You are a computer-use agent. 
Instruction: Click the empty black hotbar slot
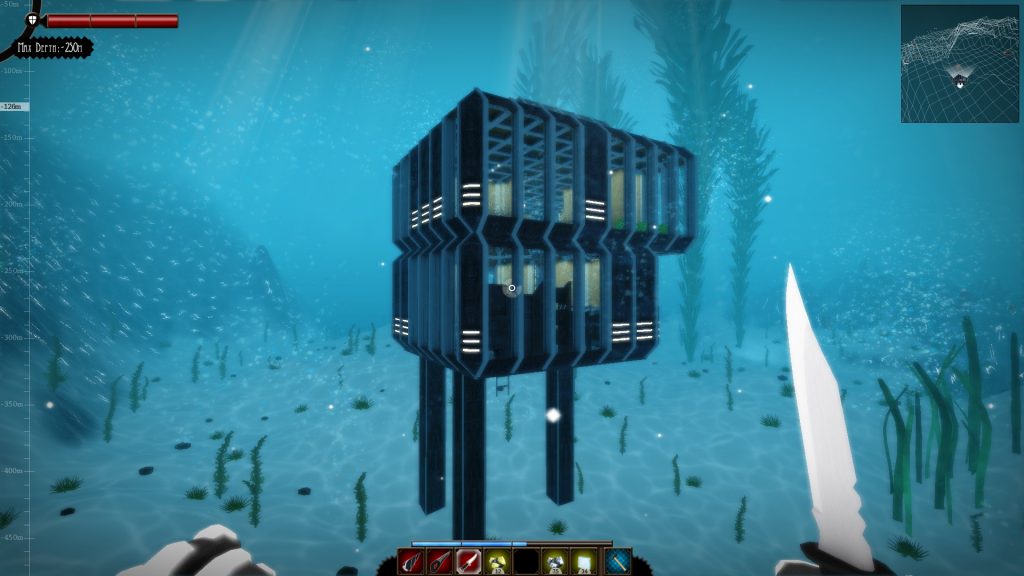tap(526, 562)
